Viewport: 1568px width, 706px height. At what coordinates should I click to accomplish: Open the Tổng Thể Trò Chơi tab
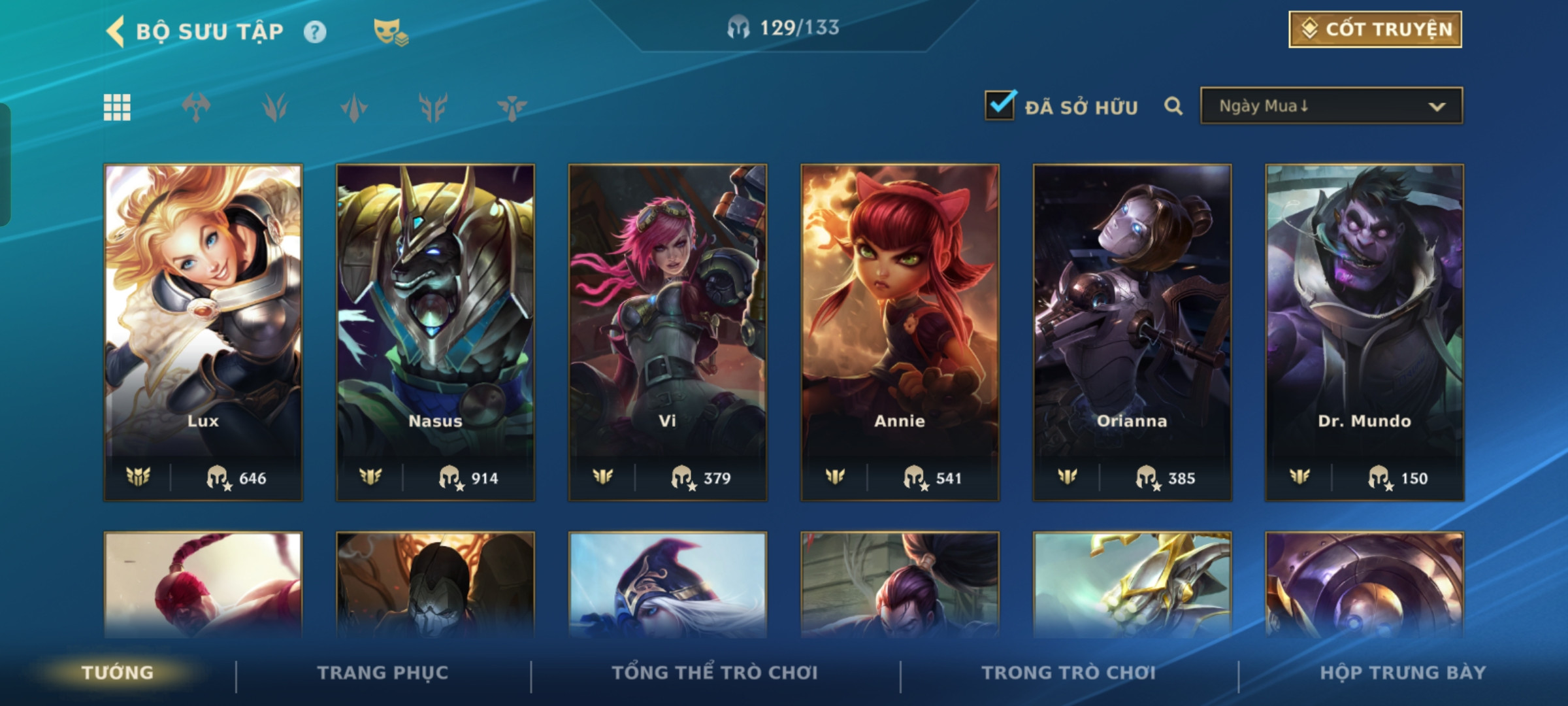click(715, 673)
